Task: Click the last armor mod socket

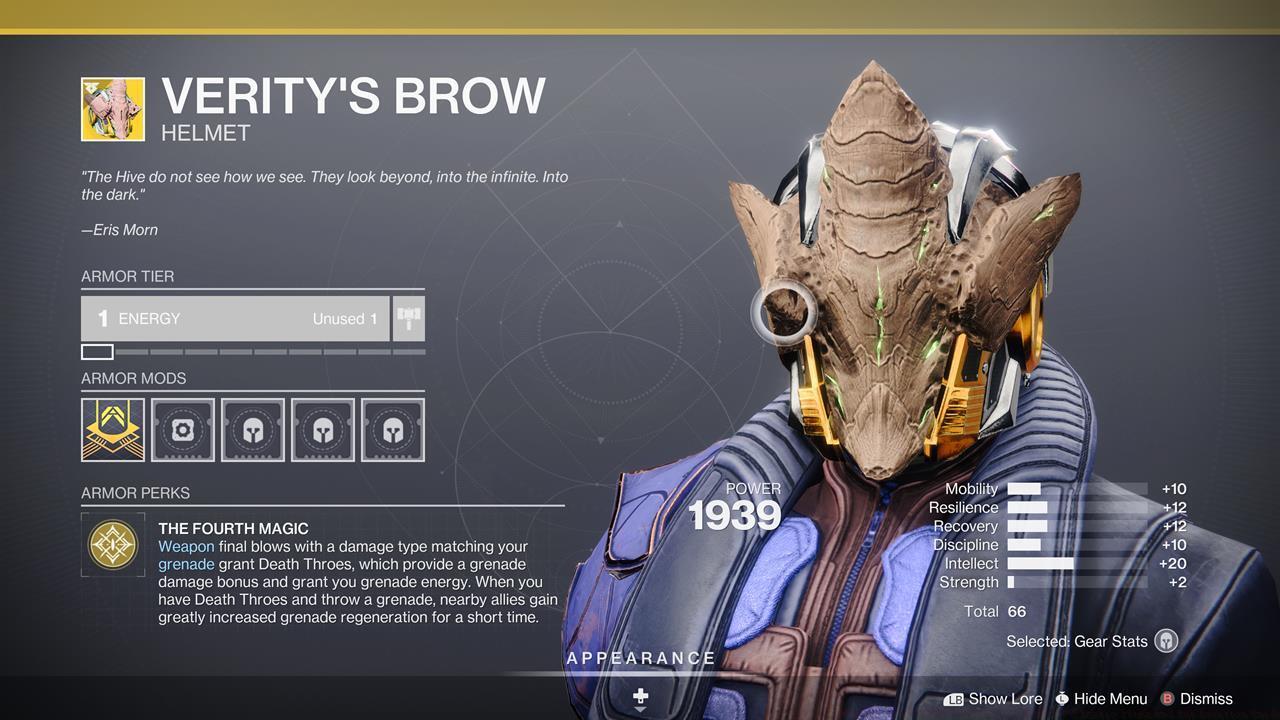Action: pos(392,429)
